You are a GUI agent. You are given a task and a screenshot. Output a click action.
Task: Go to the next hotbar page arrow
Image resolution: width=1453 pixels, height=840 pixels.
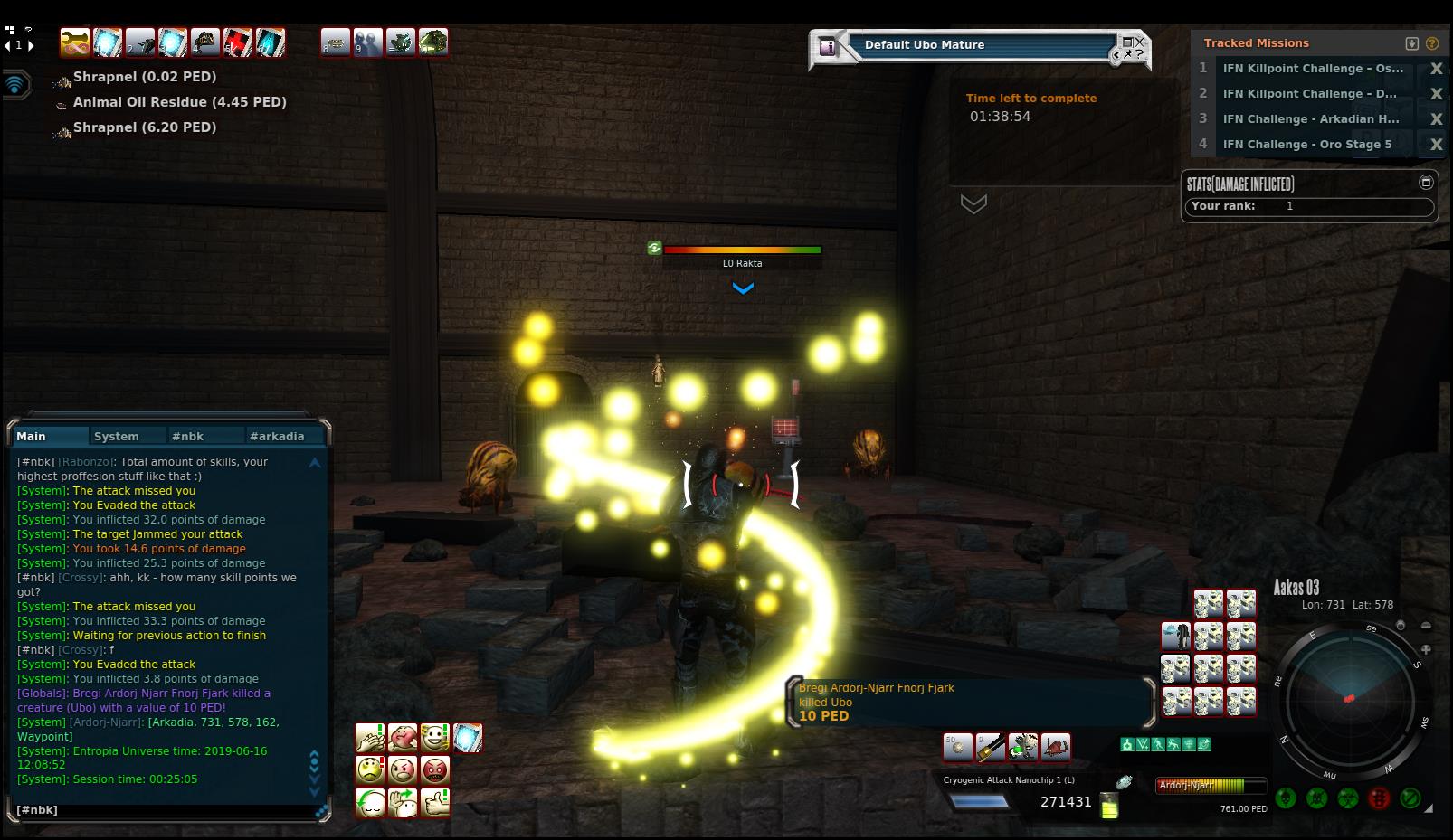pos(31,45)
